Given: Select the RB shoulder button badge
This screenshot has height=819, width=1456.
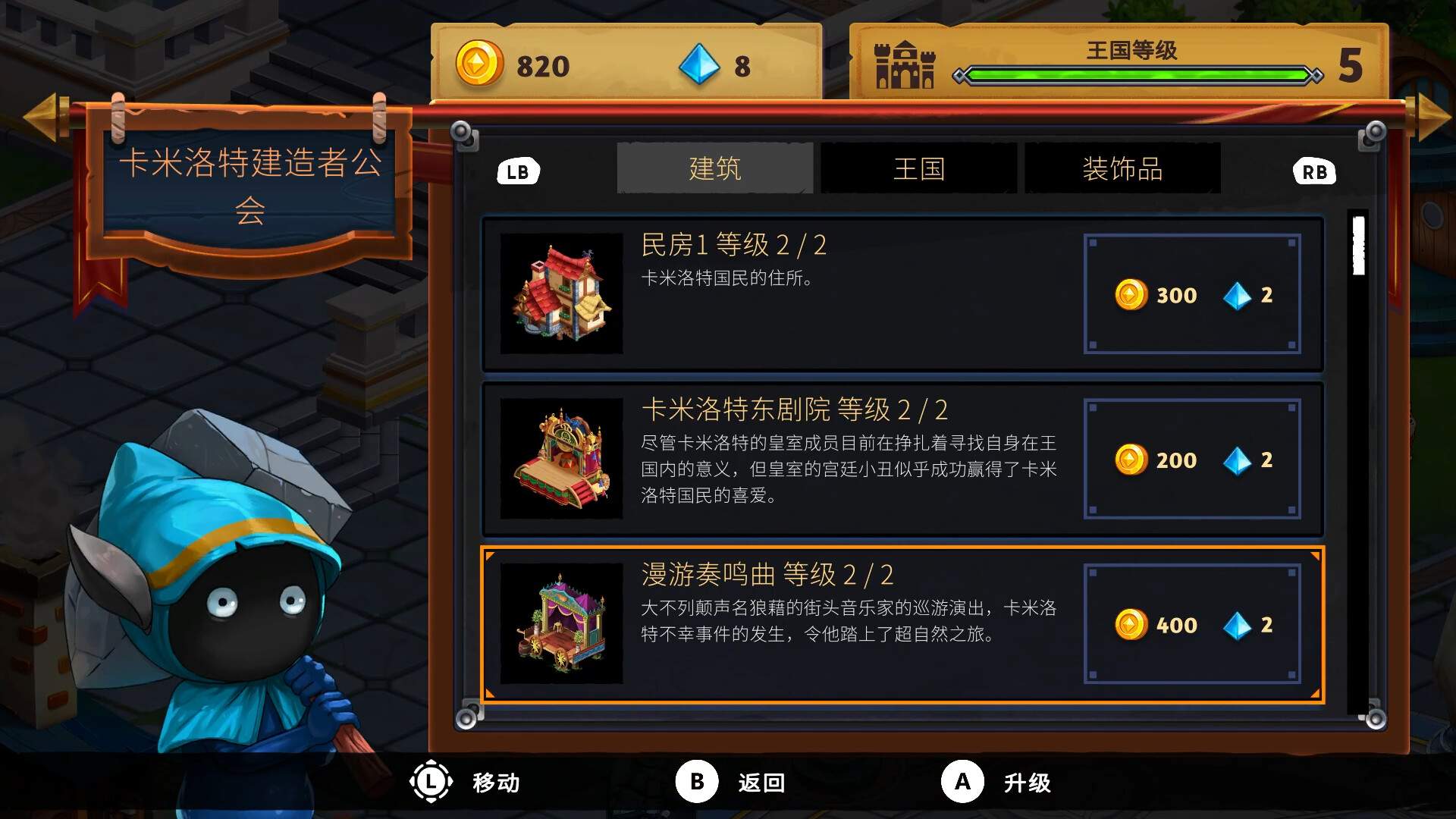Looking at the screenshot, I should coord(1314,171).
